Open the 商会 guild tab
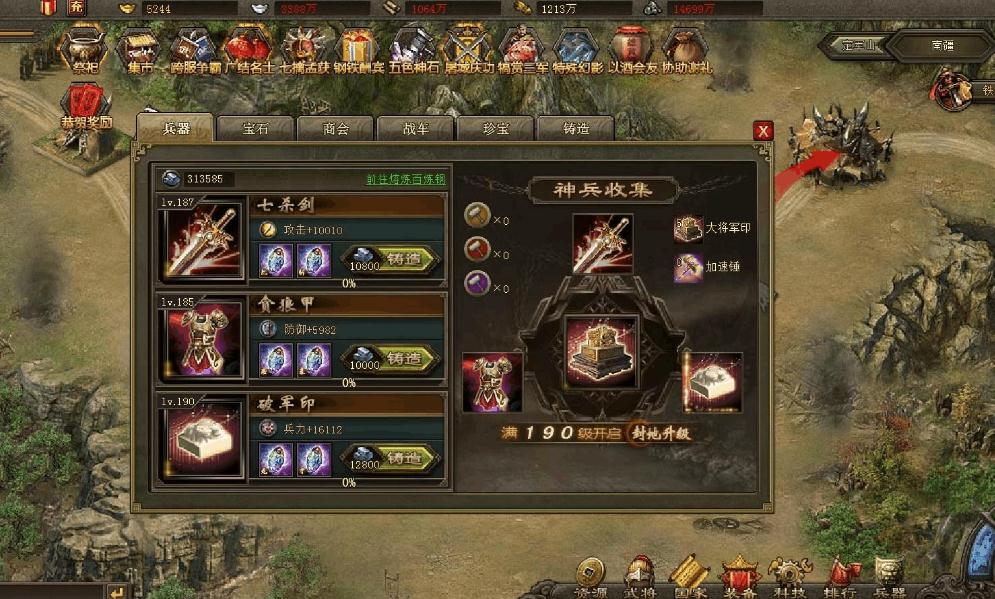This screenshot has width=995, height=599. pyautogui.click(x=335, y=129)
